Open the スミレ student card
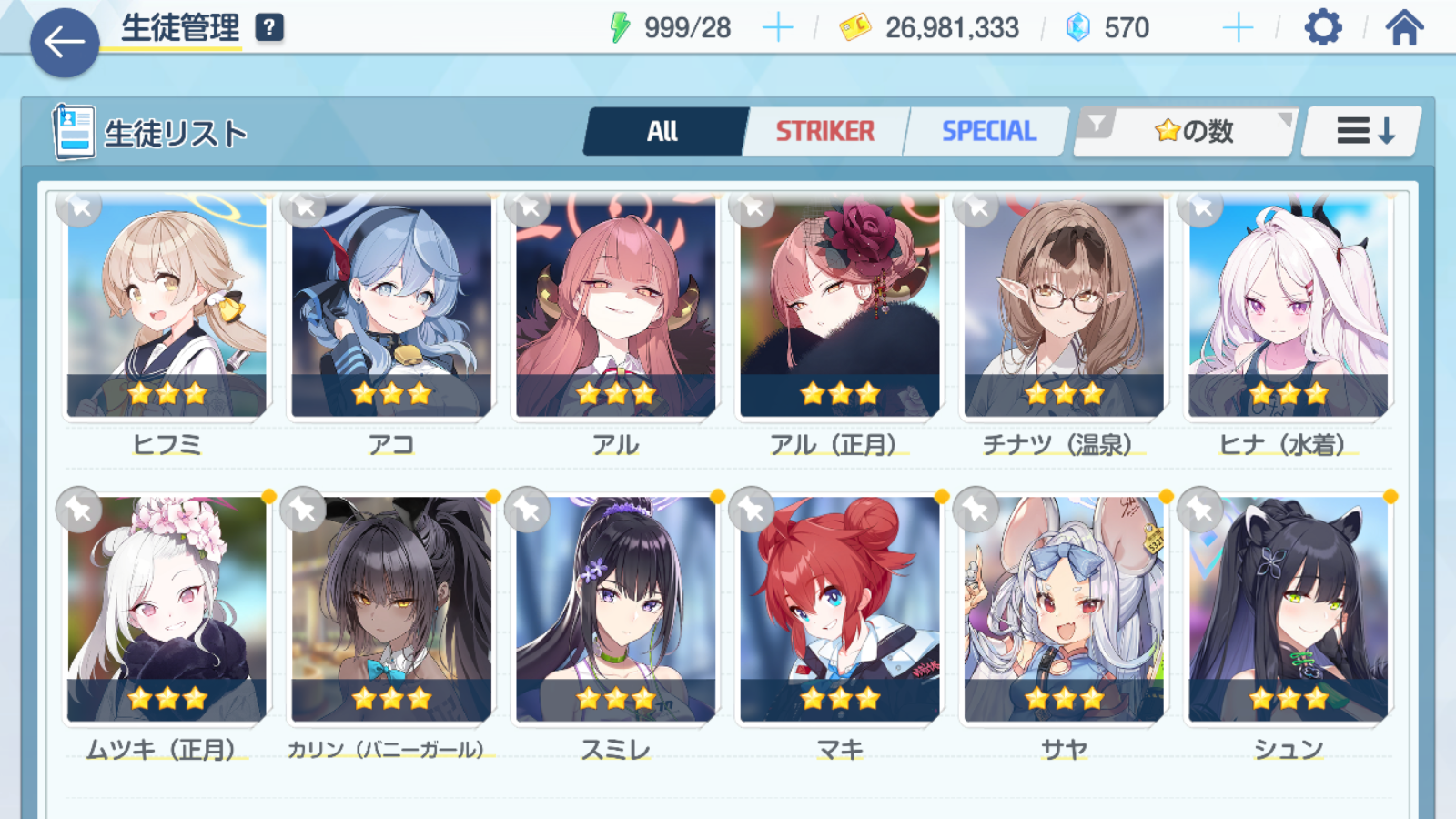Viewport: 1456px width, 819px height. click(616, 610)
